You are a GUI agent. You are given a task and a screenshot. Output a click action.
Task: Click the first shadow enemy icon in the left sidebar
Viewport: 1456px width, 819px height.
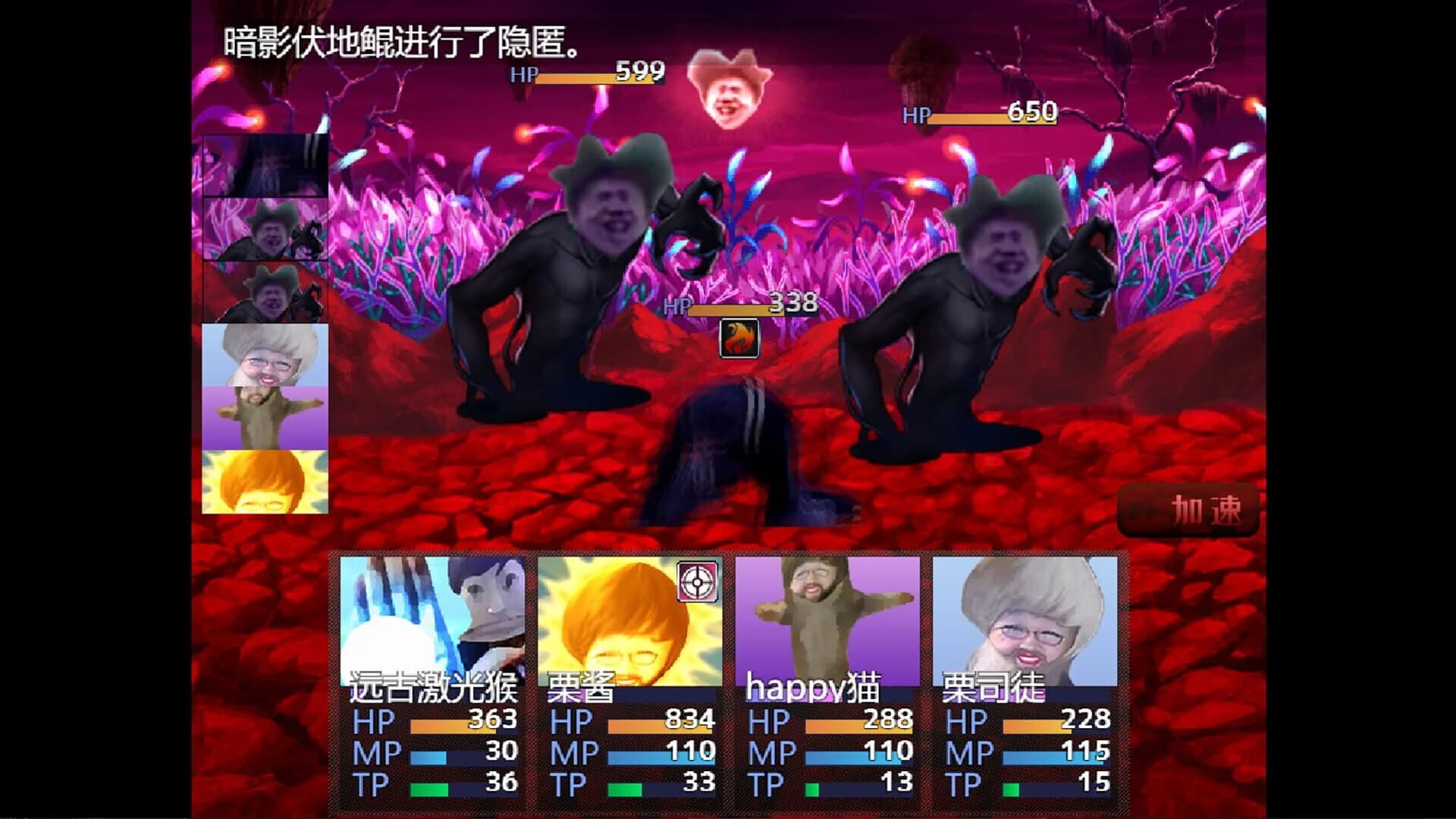point(264,230)
